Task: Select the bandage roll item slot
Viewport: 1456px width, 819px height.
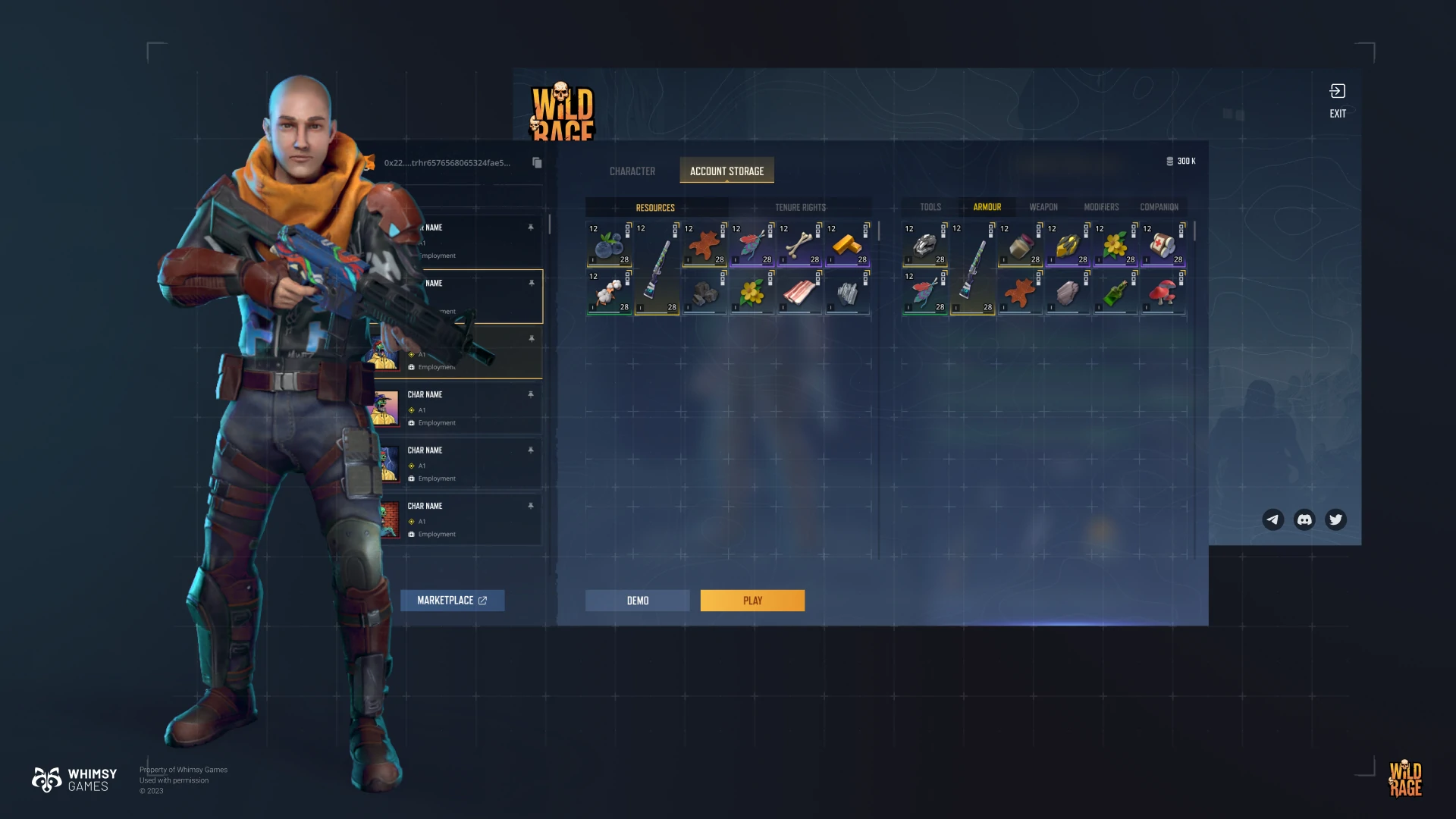Action: tap(1163, 244)
